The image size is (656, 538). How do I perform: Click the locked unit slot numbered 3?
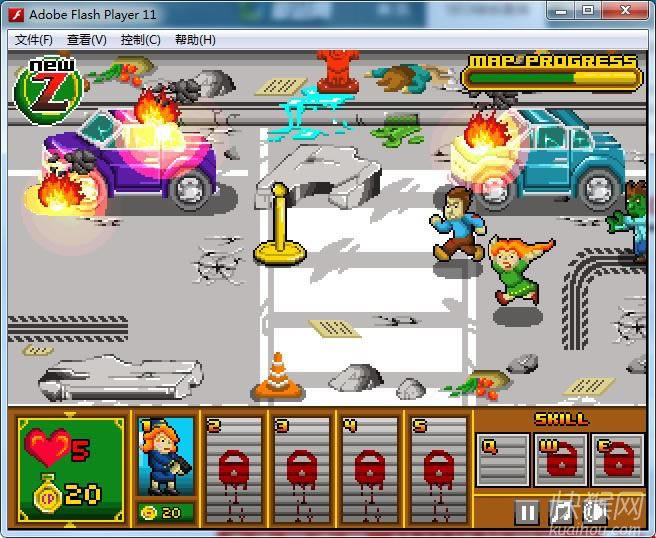click(301, 465)
